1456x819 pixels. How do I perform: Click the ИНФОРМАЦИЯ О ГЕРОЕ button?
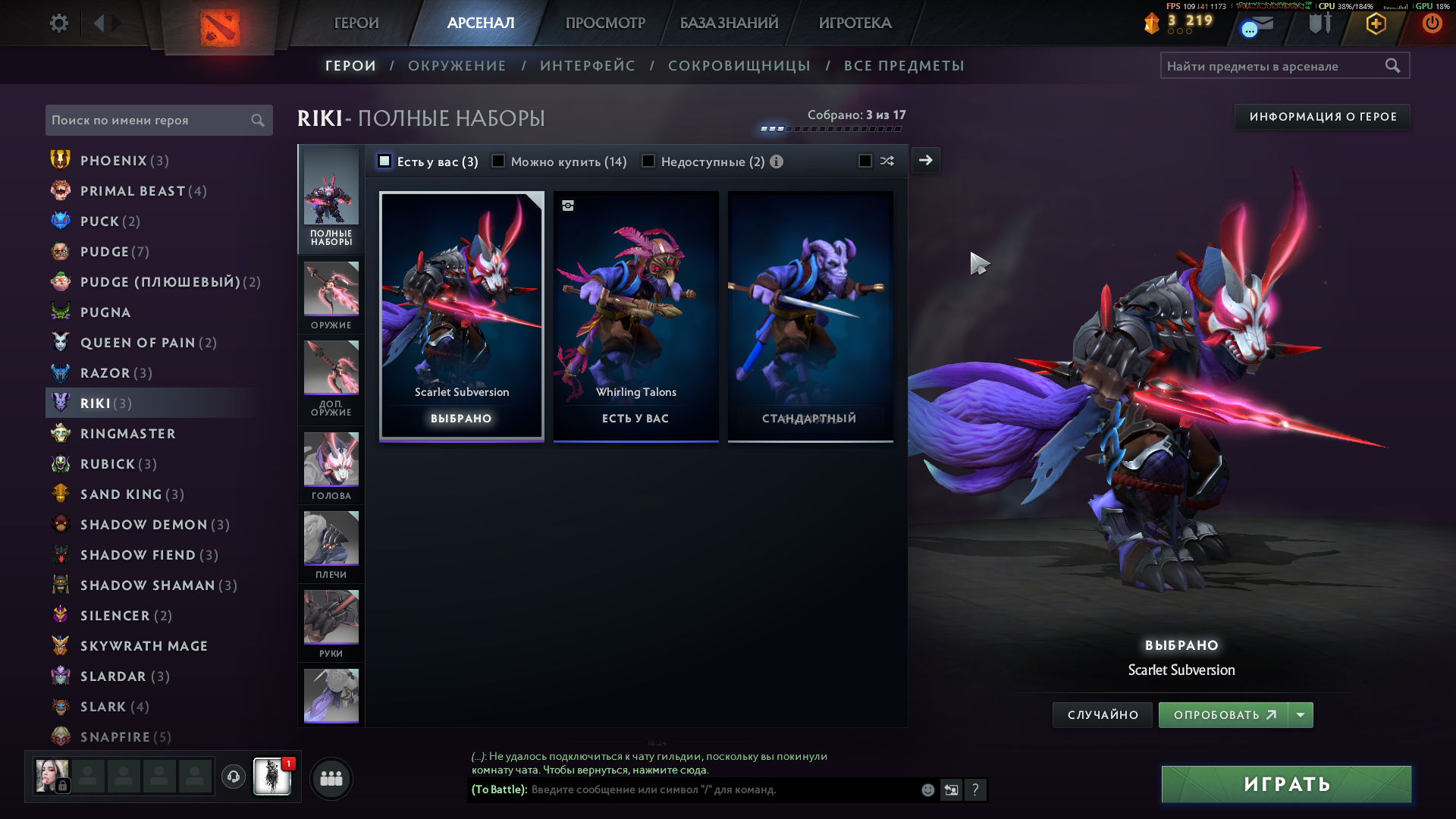pos(1323,117)
